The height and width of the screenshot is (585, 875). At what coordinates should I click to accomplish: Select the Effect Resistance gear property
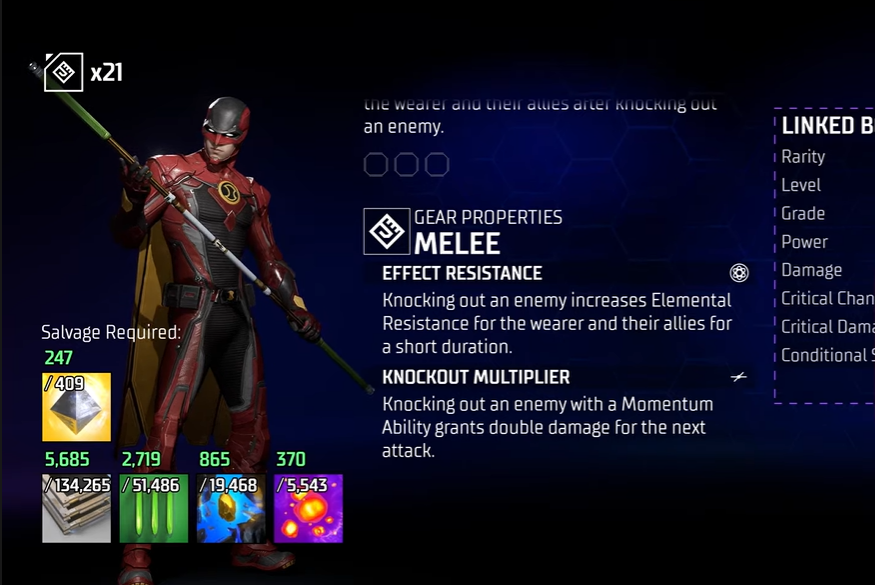tap(462, 273)
